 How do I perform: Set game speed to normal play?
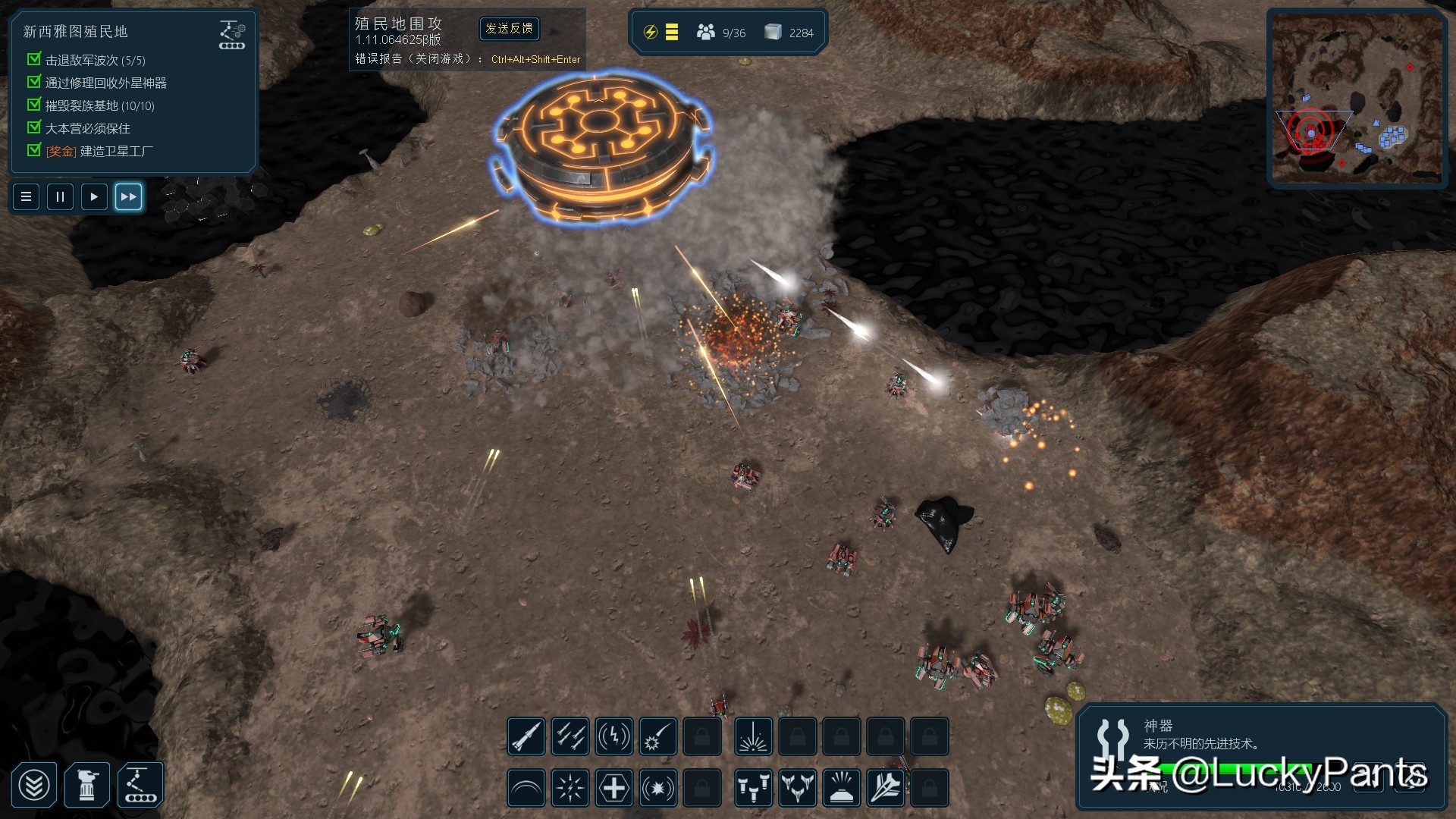94,197
